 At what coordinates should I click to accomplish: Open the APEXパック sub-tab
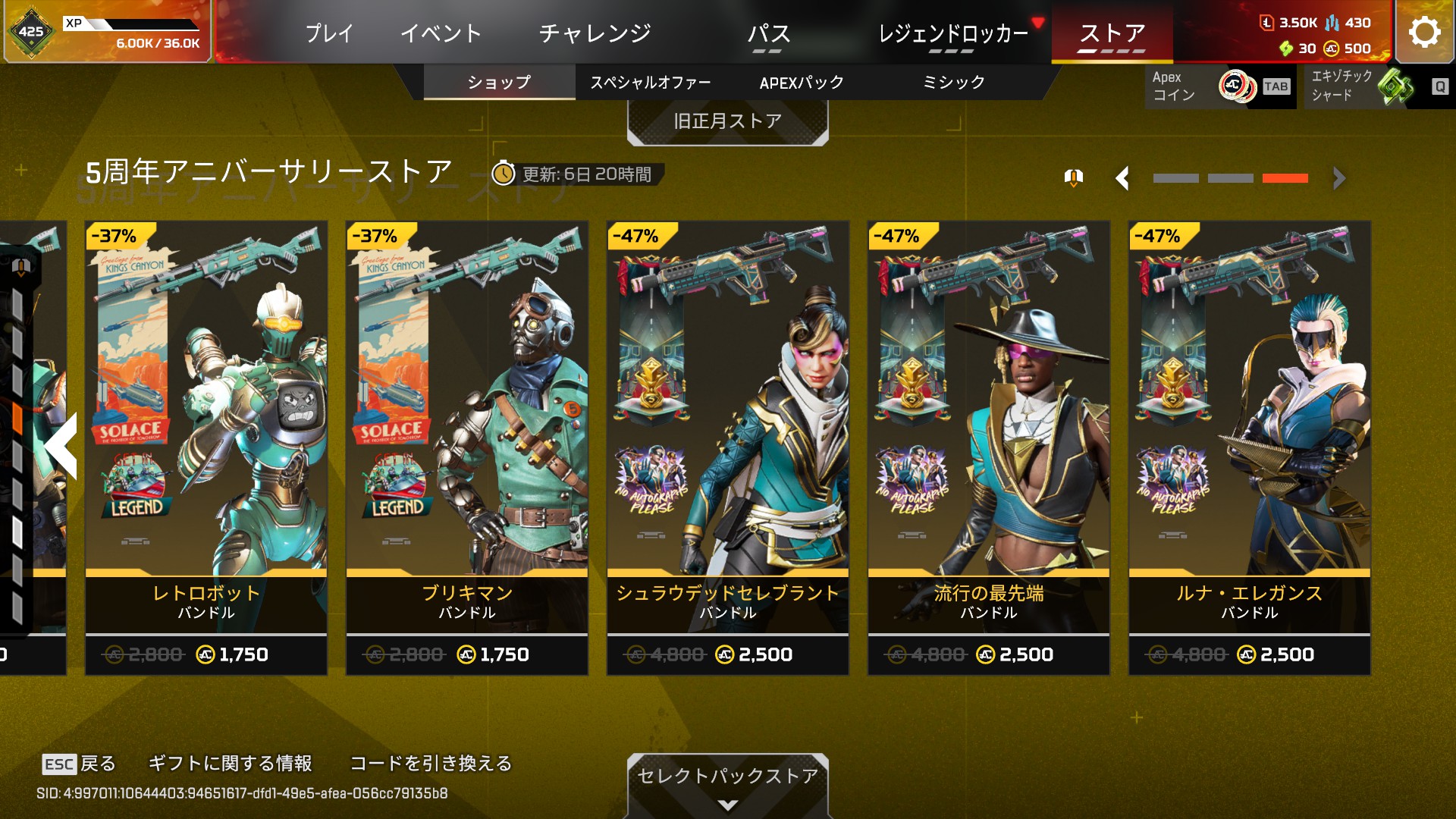click(x=802, y=83)
